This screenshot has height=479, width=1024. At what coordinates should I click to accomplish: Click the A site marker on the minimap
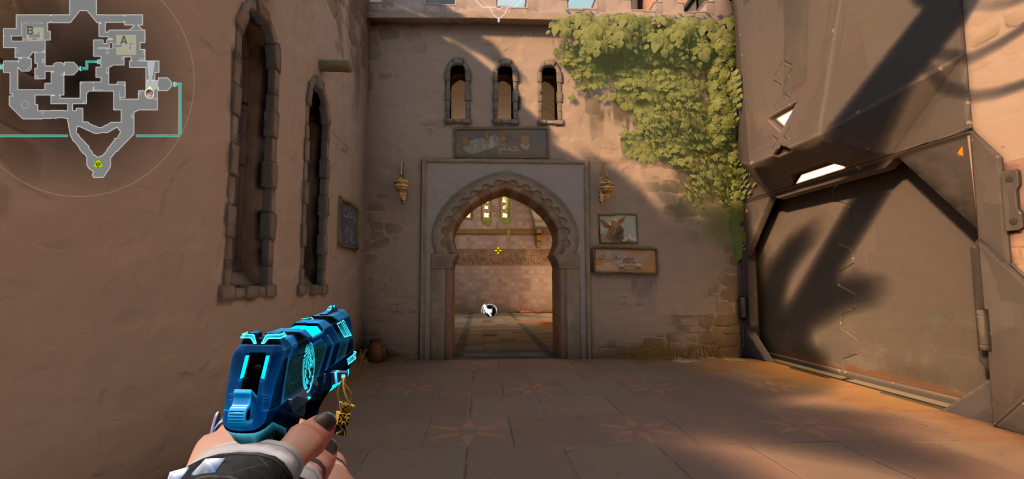coord(124,42)
